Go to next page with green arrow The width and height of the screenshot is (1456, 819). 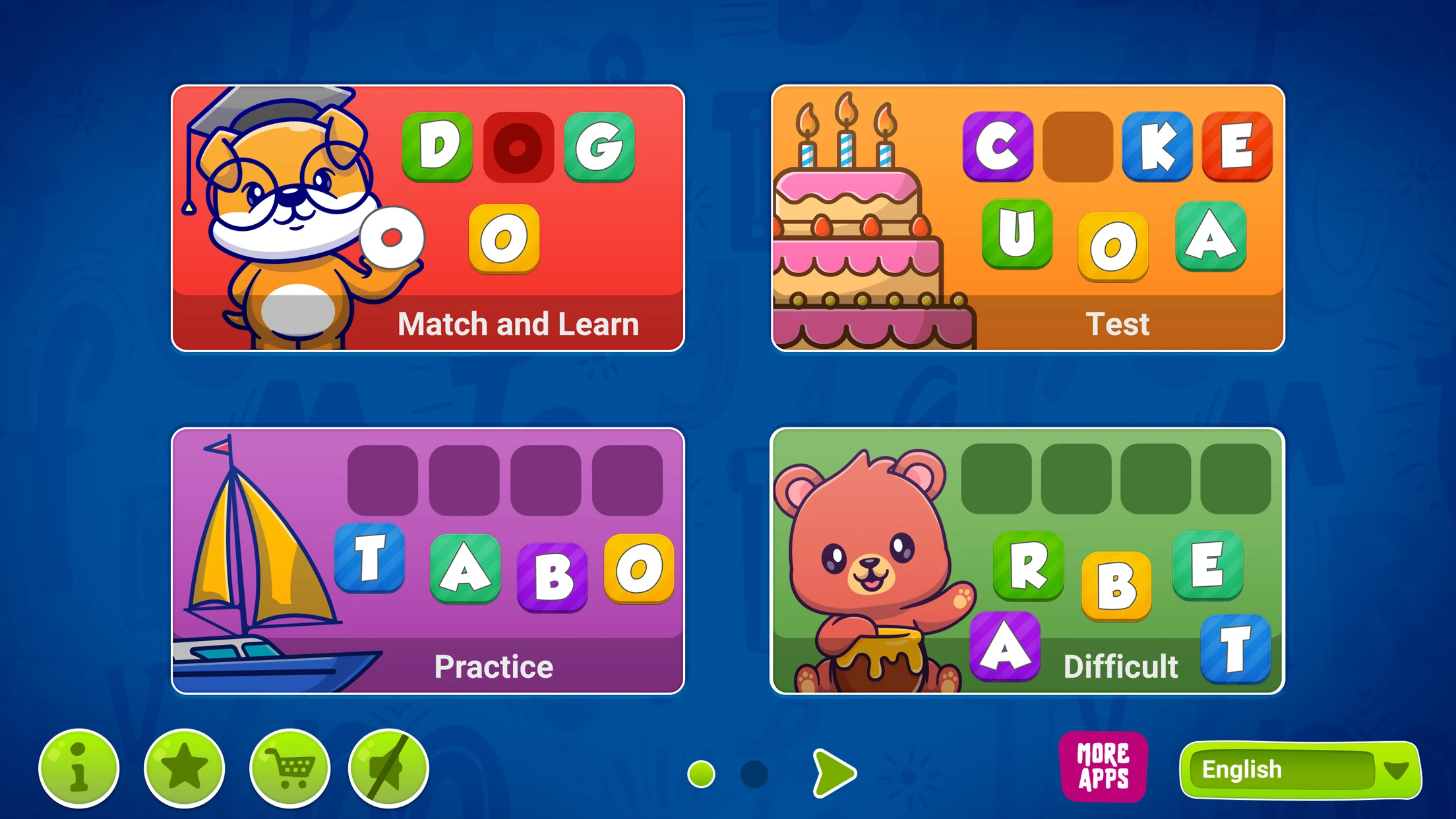pos(834,773)
